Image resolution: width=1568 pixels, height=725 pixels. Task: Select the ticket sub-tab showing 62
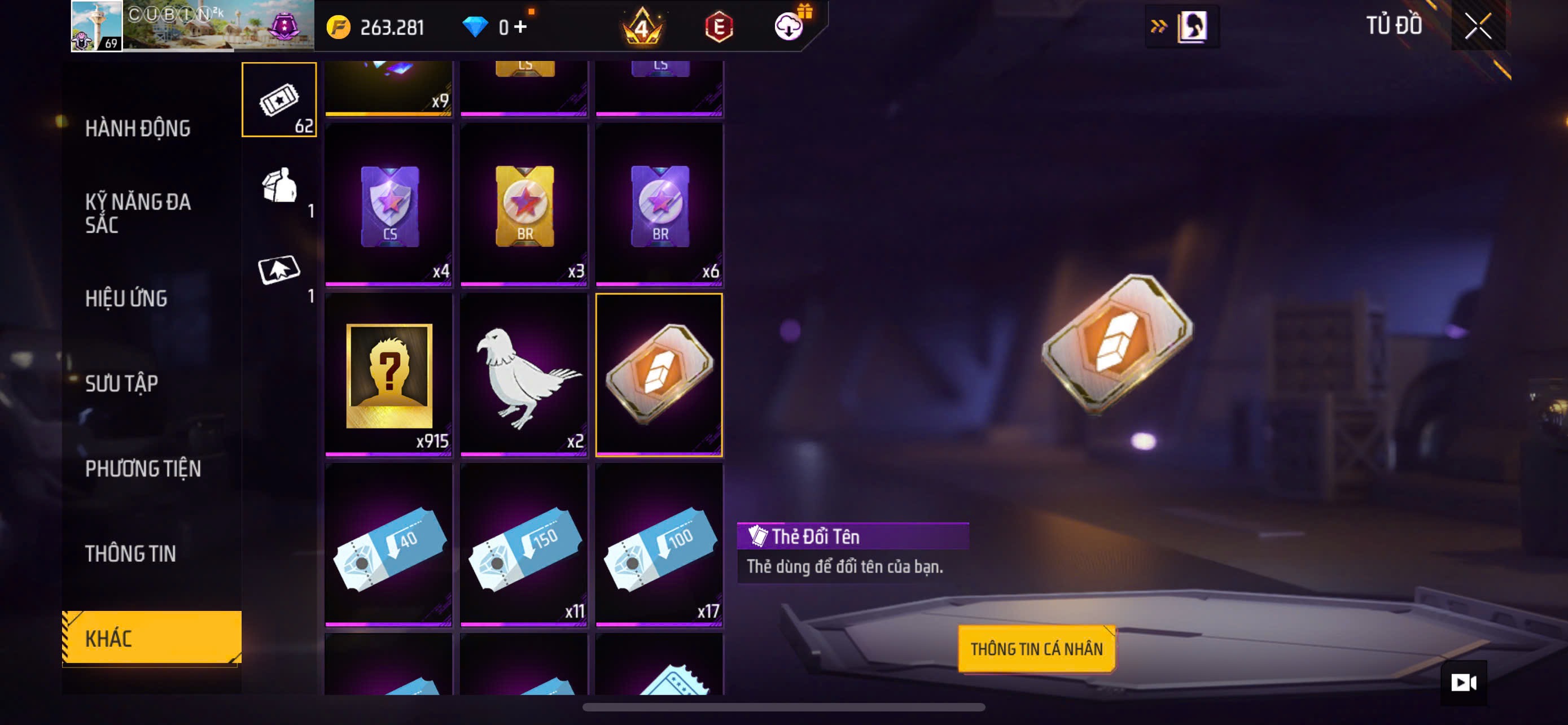point(279,100)
